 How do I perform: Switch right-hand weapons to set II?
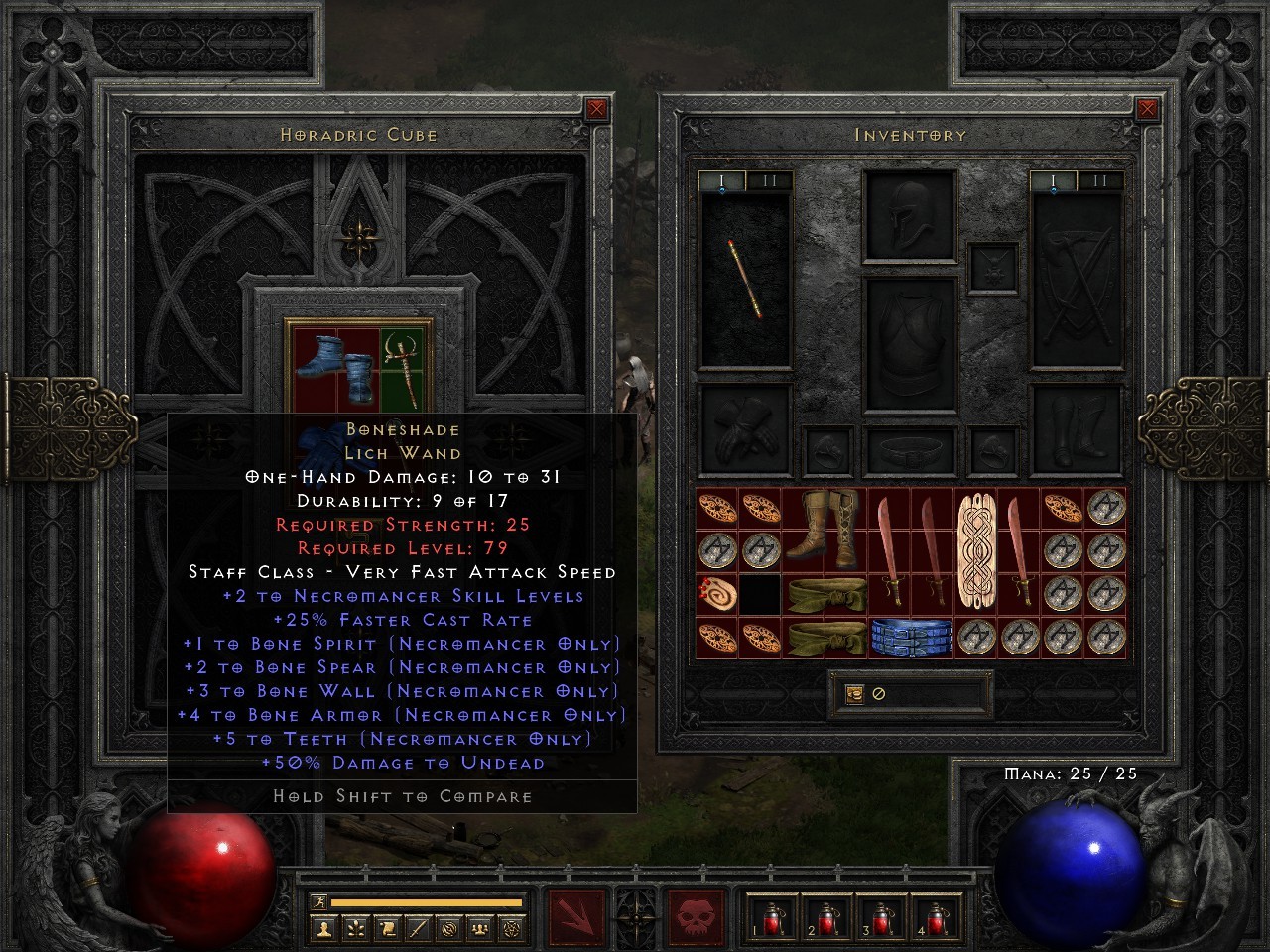point(1099,180)
